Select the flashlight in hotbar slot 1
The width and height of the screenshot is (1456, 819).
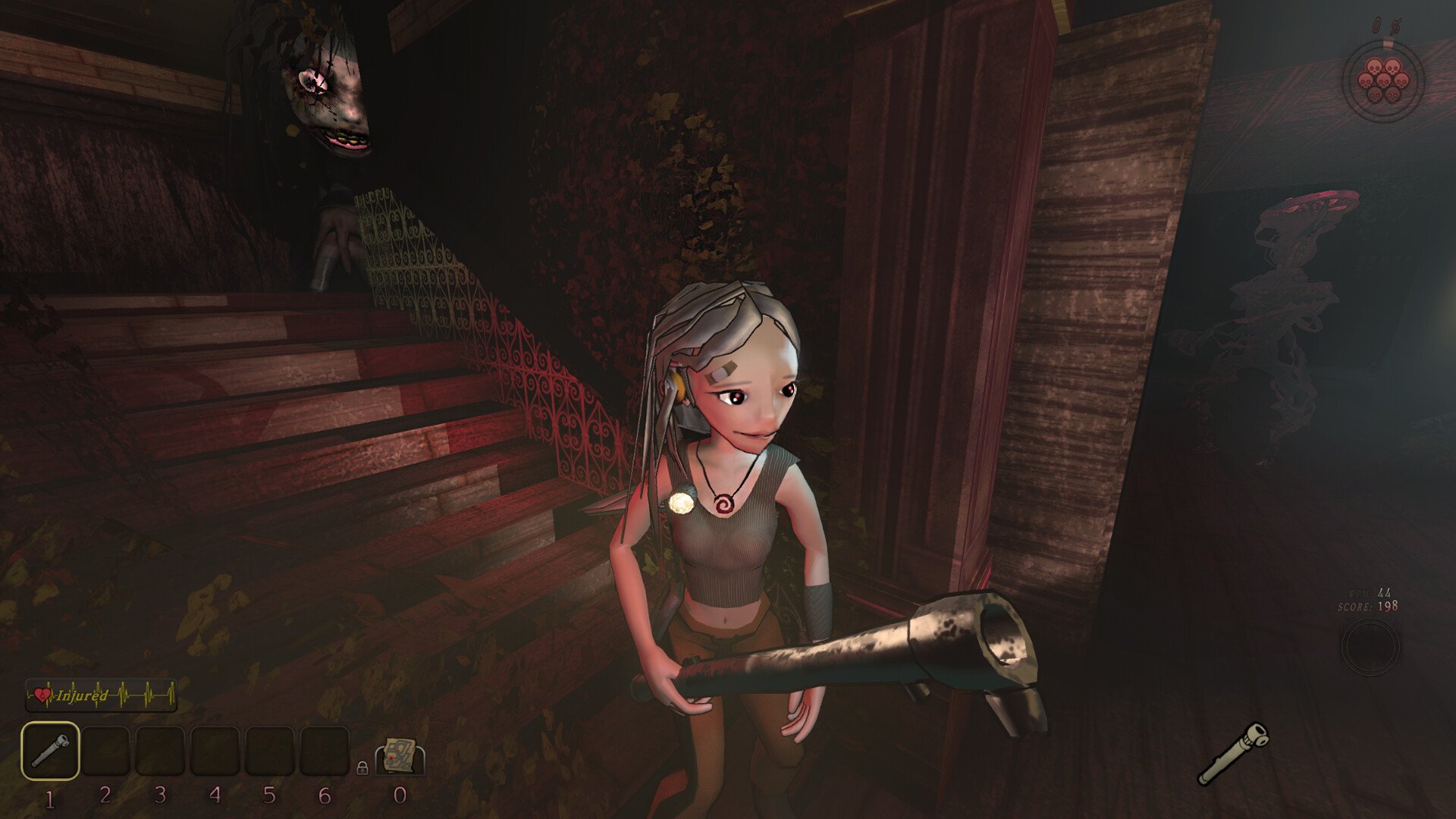coord(50,751)
